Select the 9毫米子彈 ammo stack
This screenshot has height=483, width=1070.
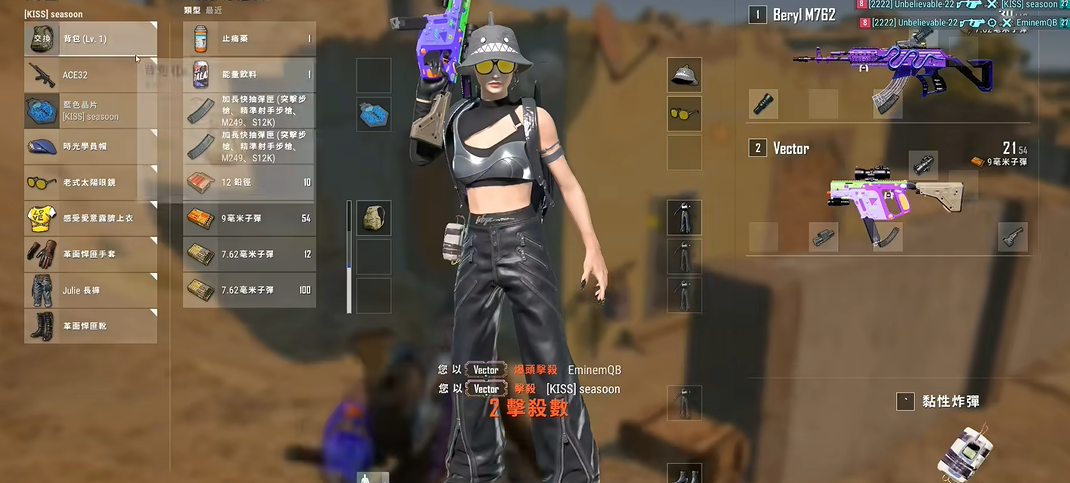[249, 218]
